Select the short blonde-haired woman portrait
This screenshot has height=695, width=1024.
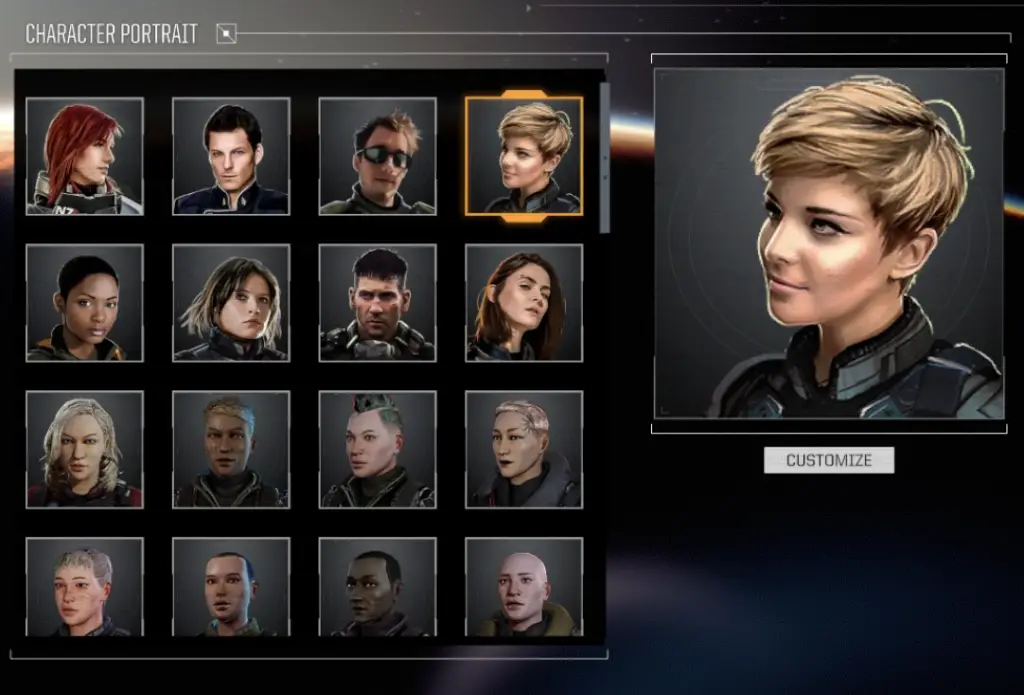coord(524,156)
